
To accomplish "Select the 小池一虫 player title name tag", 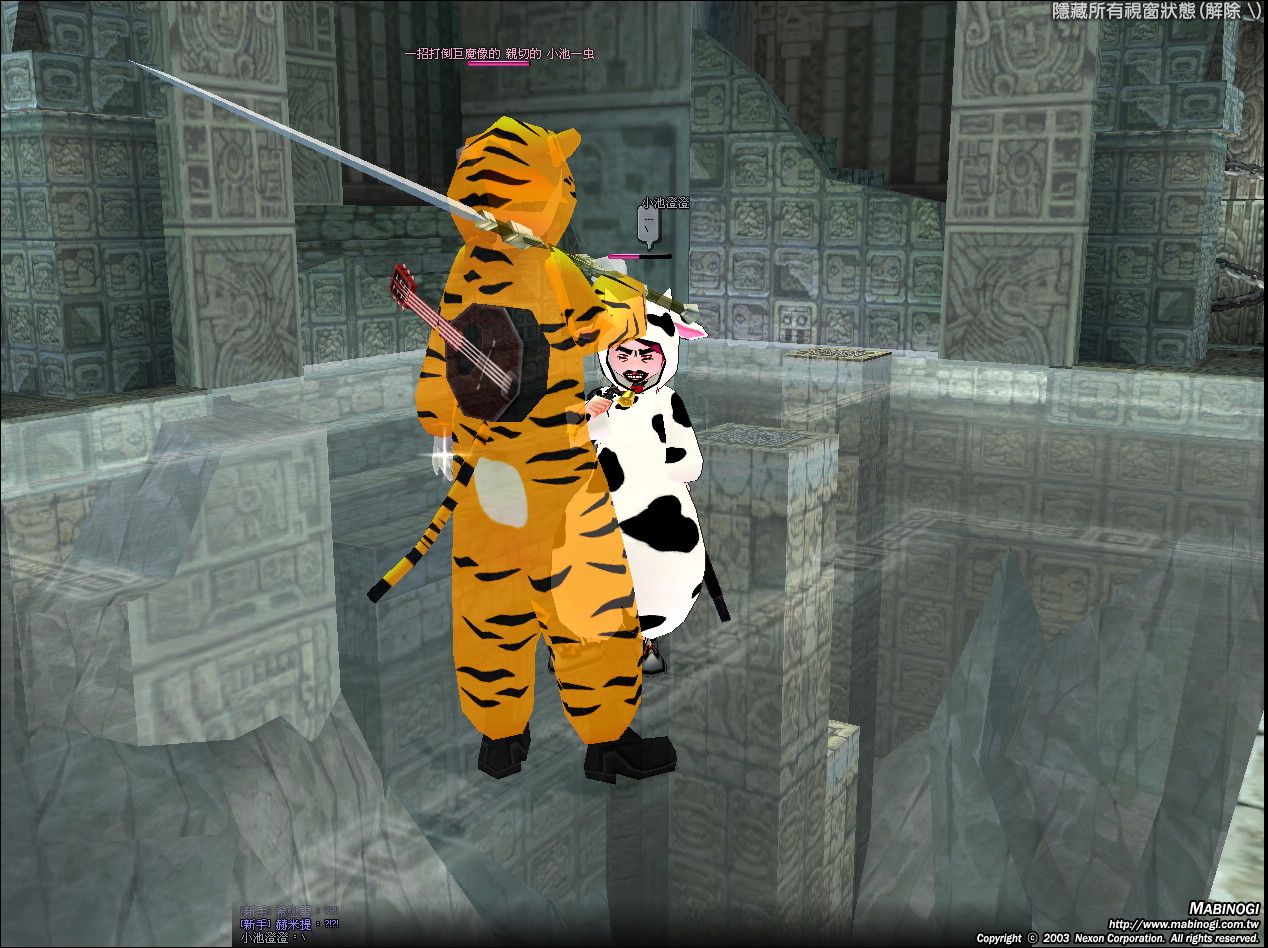I will tap(499, 54).
